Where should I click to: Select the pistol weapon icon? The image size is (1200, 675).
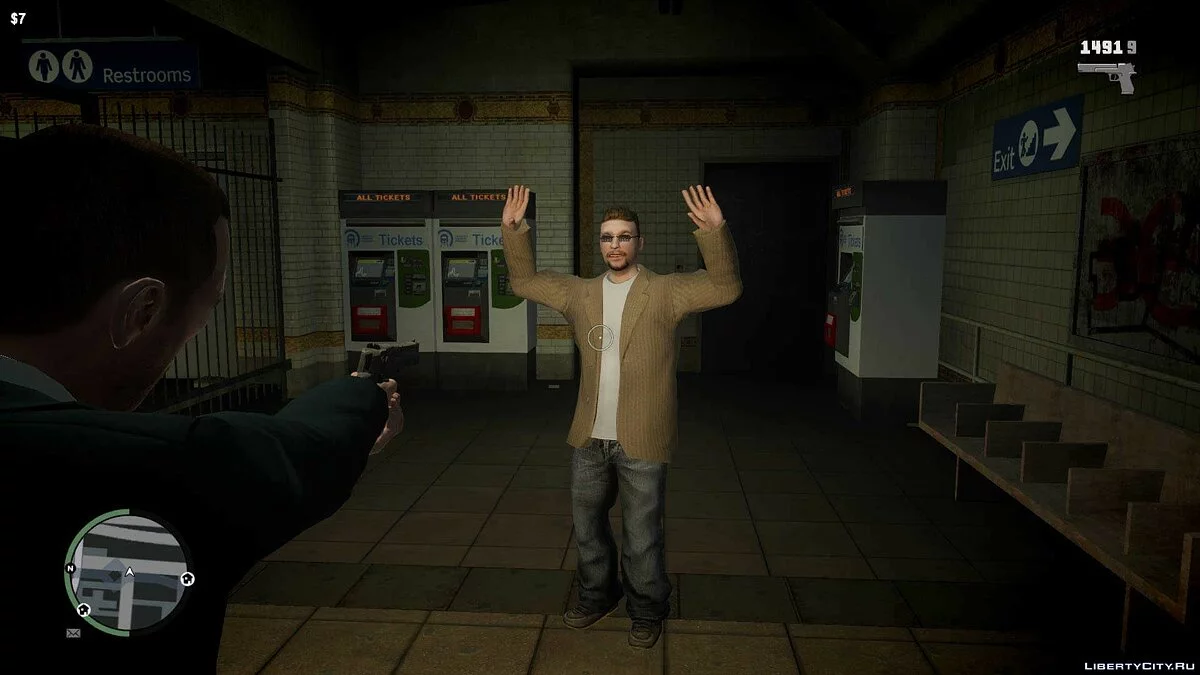coord(1106,77)
